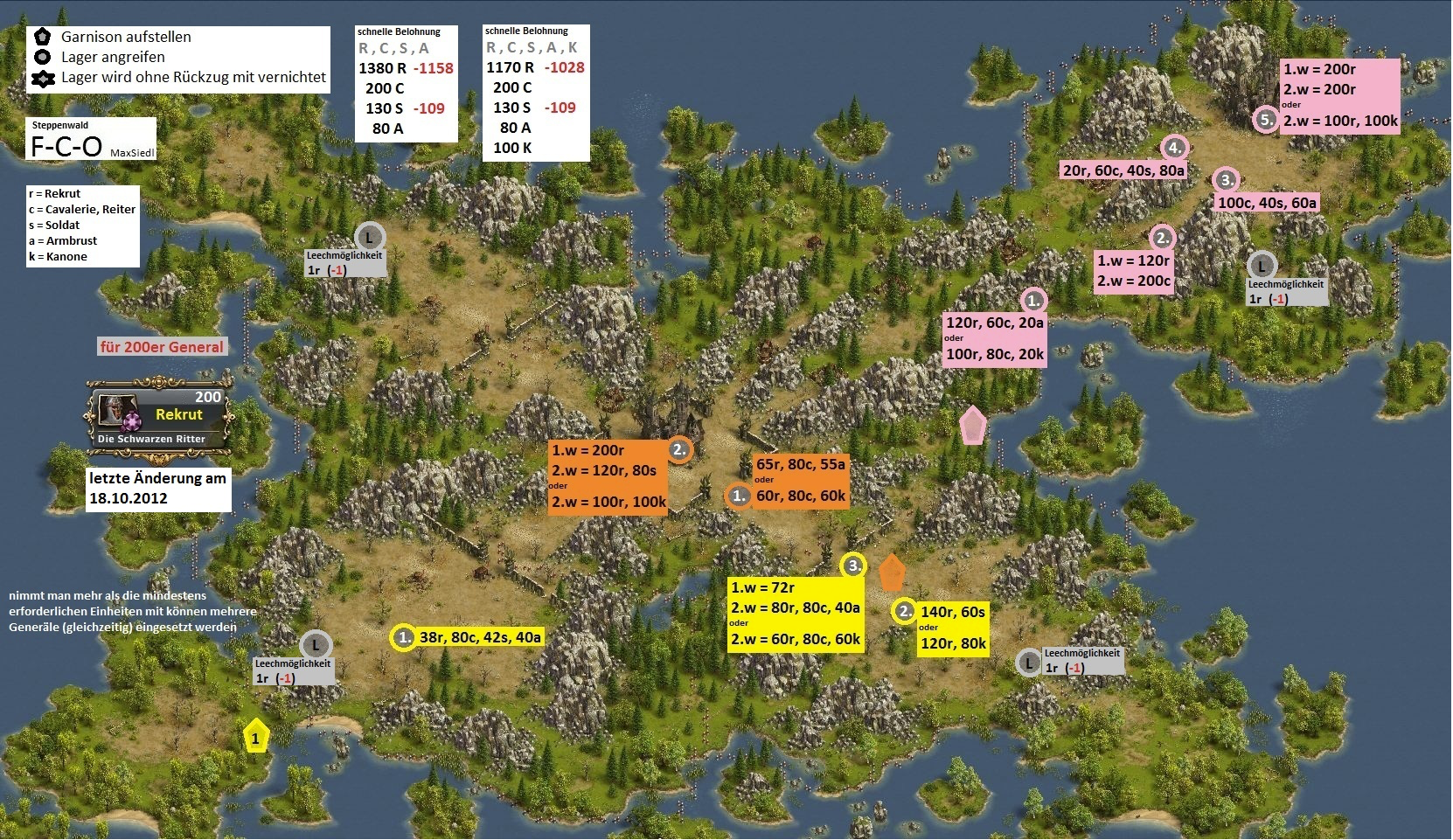Click orange camp marker 1 beside 65r, 80c, 55a

739,496
